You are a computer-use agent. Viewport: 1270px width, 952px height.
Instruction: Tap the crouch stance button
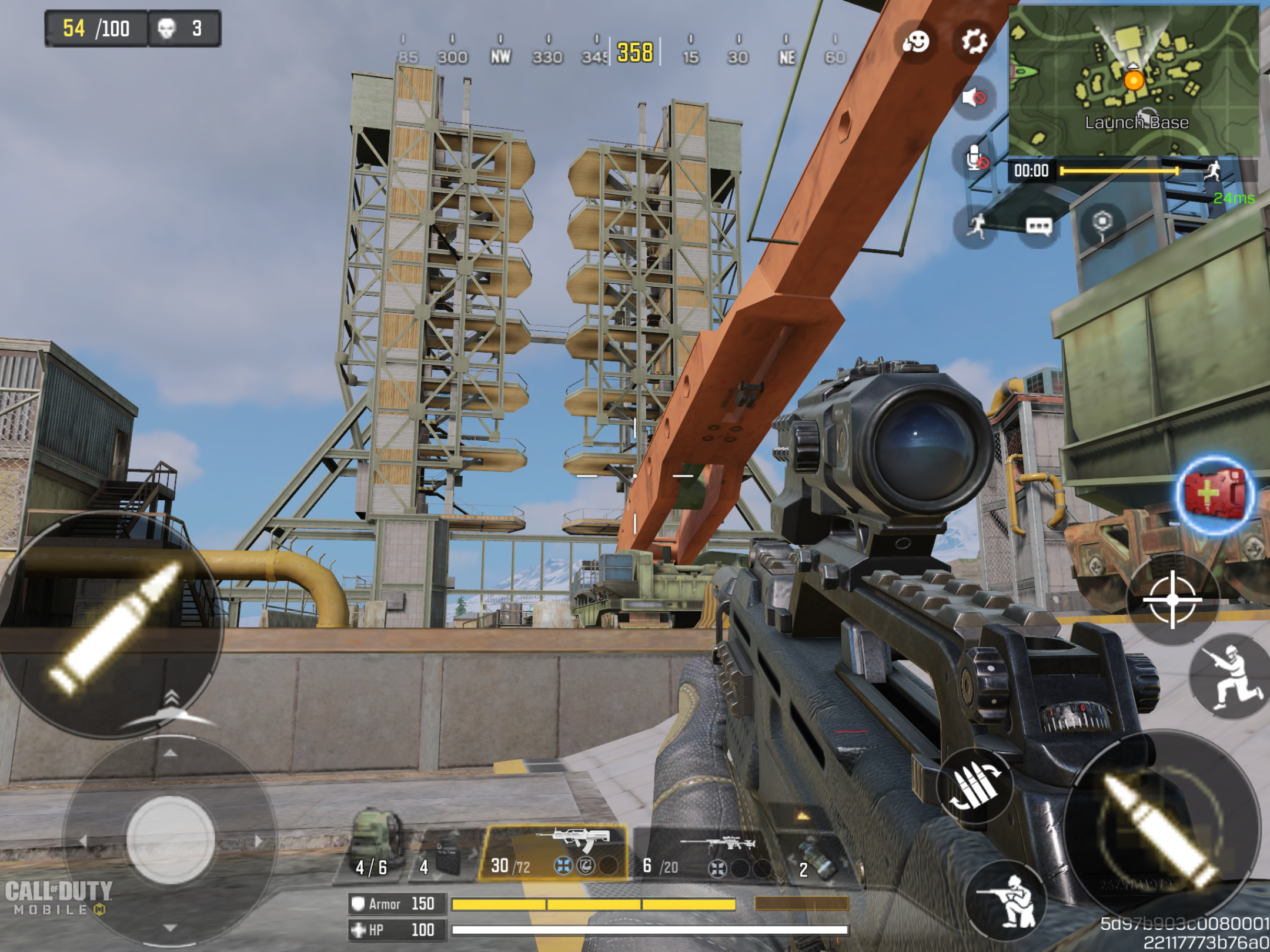[1231, 677]
